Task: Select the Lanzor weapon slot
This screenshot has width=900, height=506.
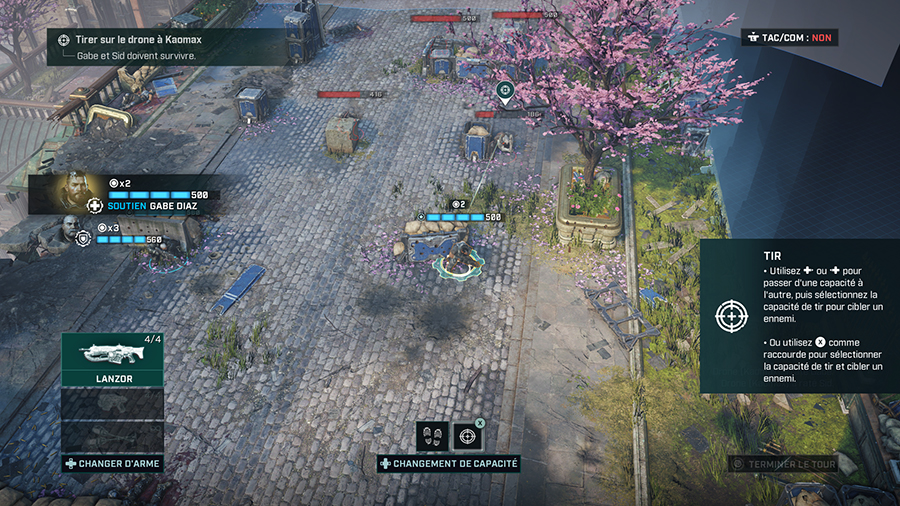Action: point(112,359)
